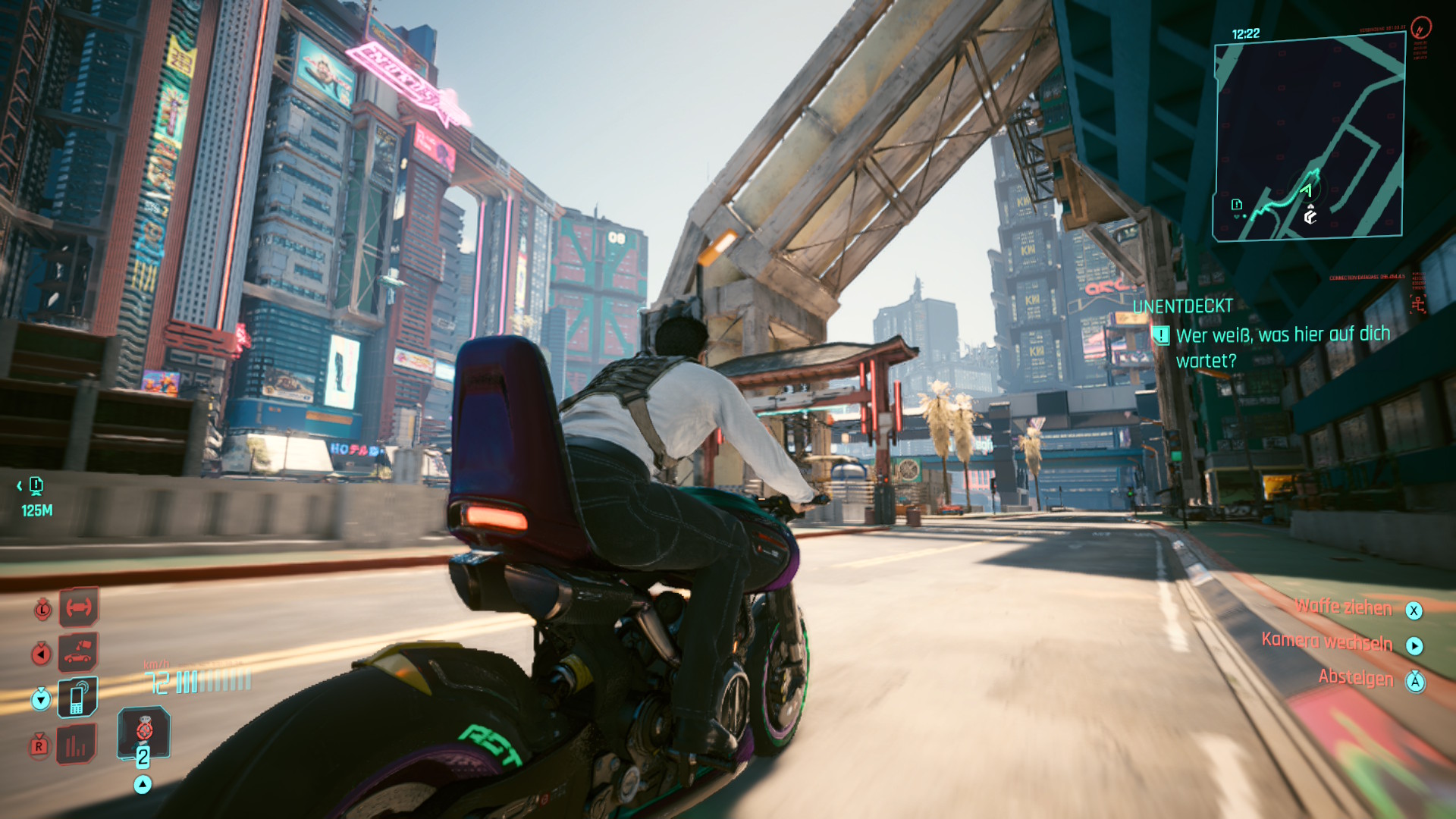The image size is (1456, 819).
Task: Choose the Kamera wechseln action
Action: 1326,642
